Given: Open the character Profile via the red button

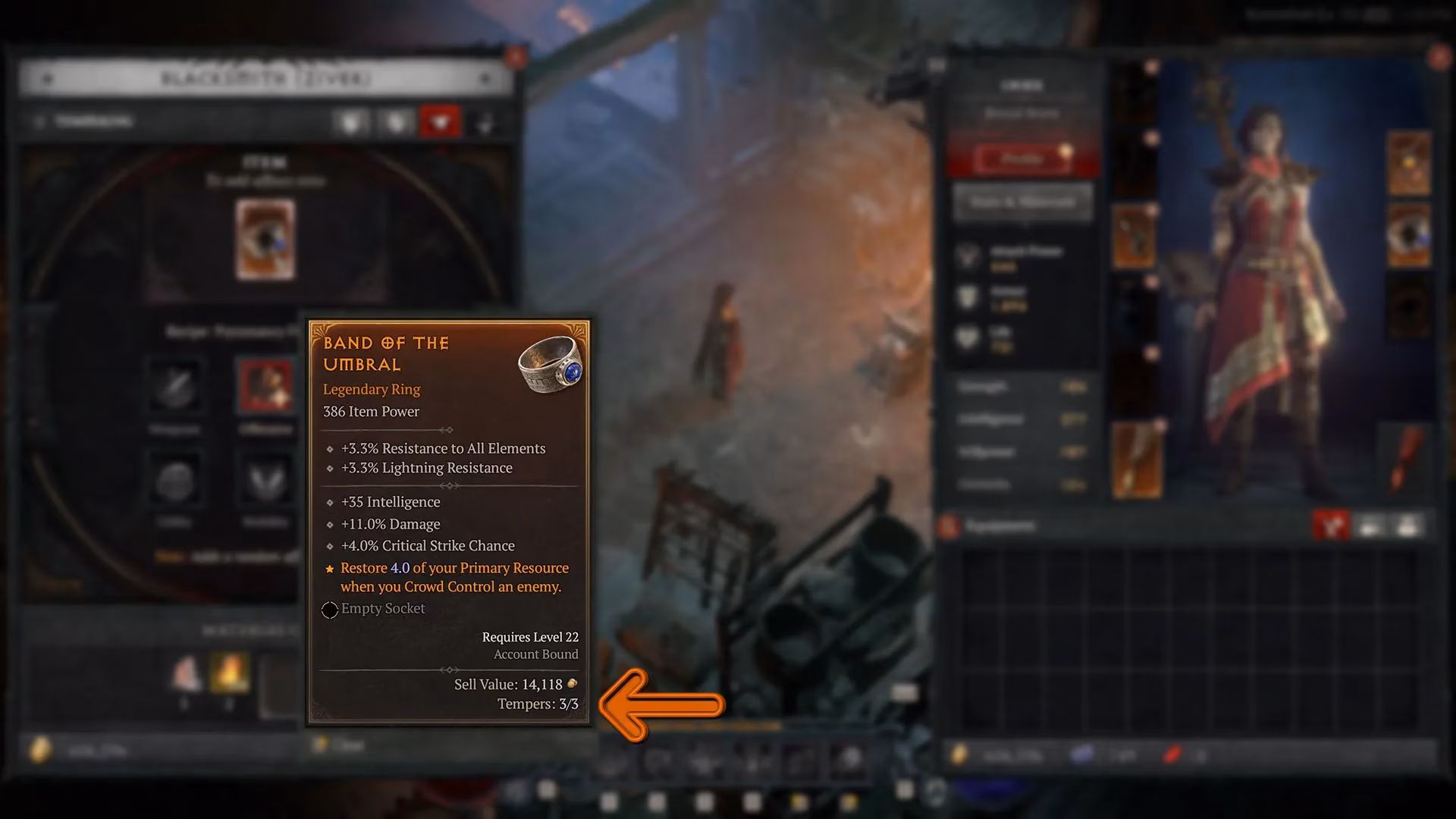Looking at the screenshot, I should click(x=1022, y=158).
